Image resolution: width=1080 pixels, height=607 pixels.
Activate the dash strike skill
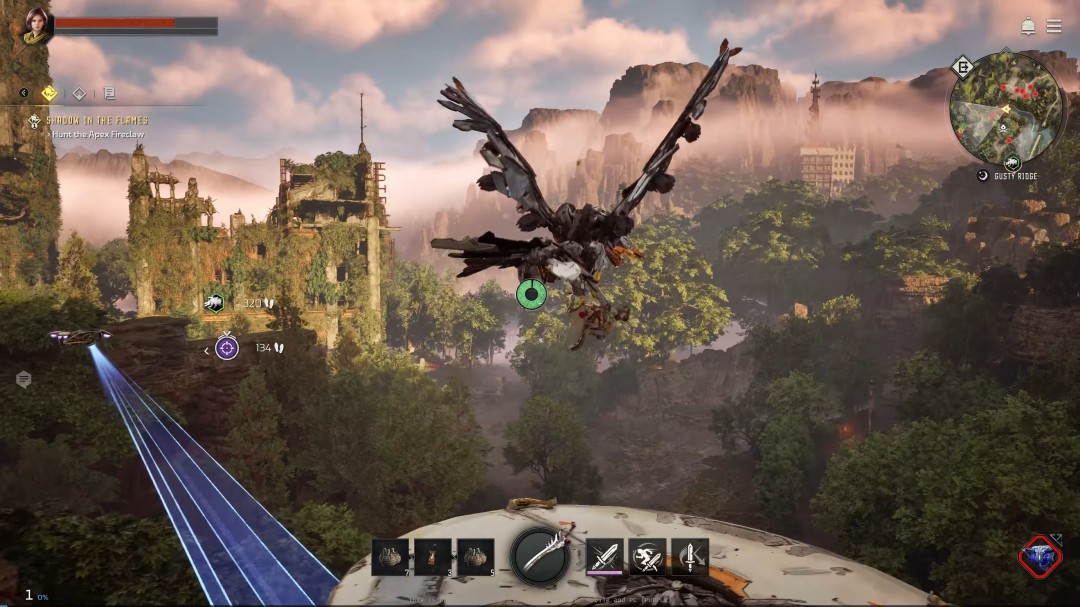[x=647, y=557]
